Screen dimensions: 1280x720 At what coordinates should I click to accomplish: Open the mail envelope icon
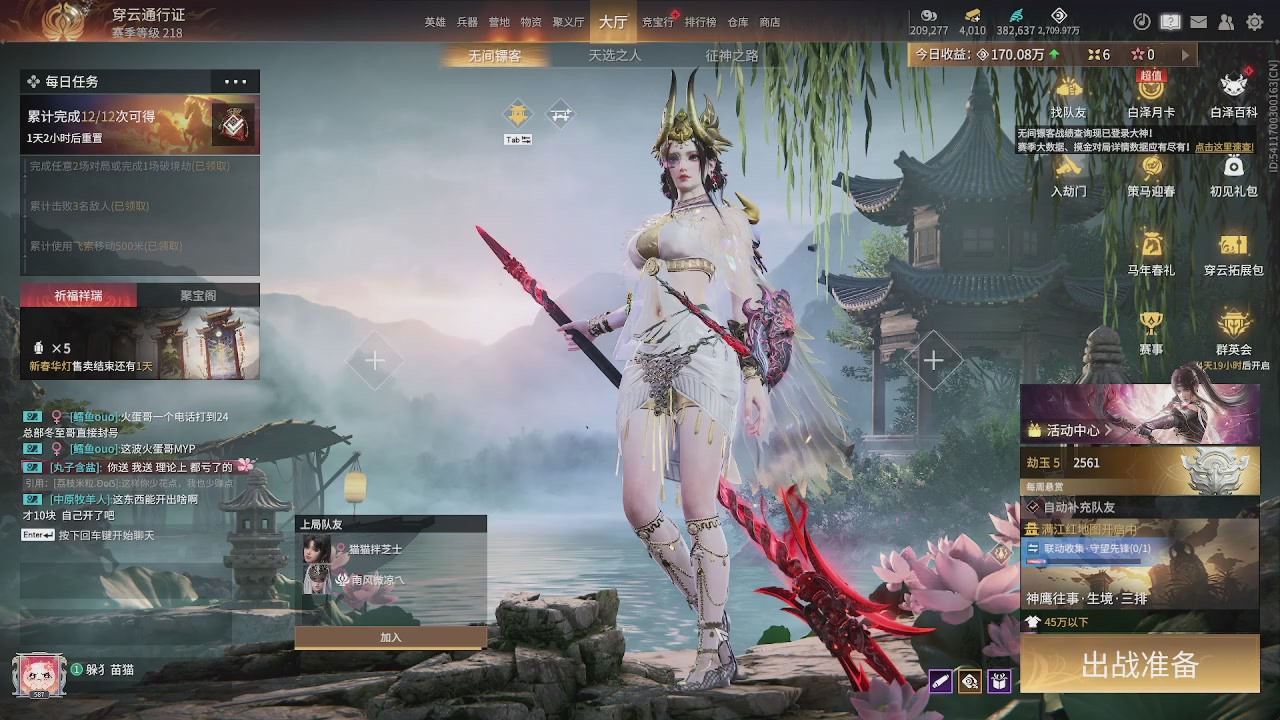(x=1198, y=22)
